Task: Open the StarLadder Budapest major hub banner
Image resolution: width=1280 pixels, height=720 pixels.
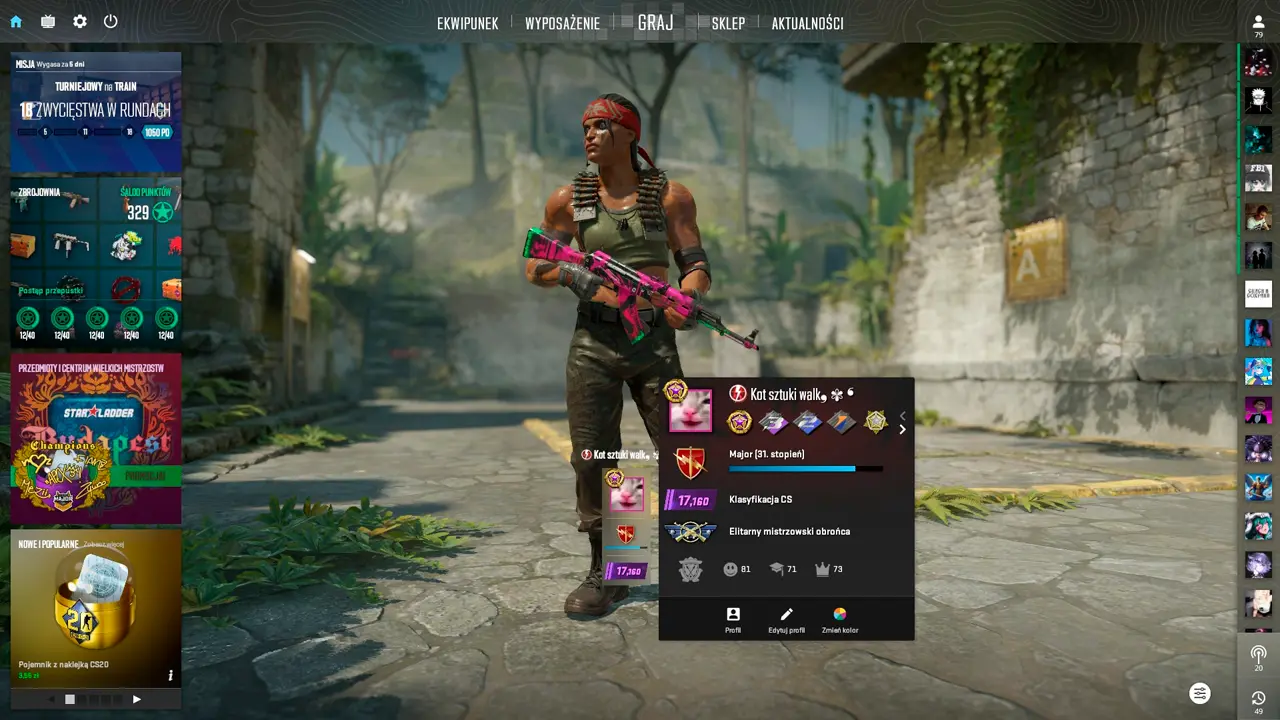Action: (x=96, y=437)
